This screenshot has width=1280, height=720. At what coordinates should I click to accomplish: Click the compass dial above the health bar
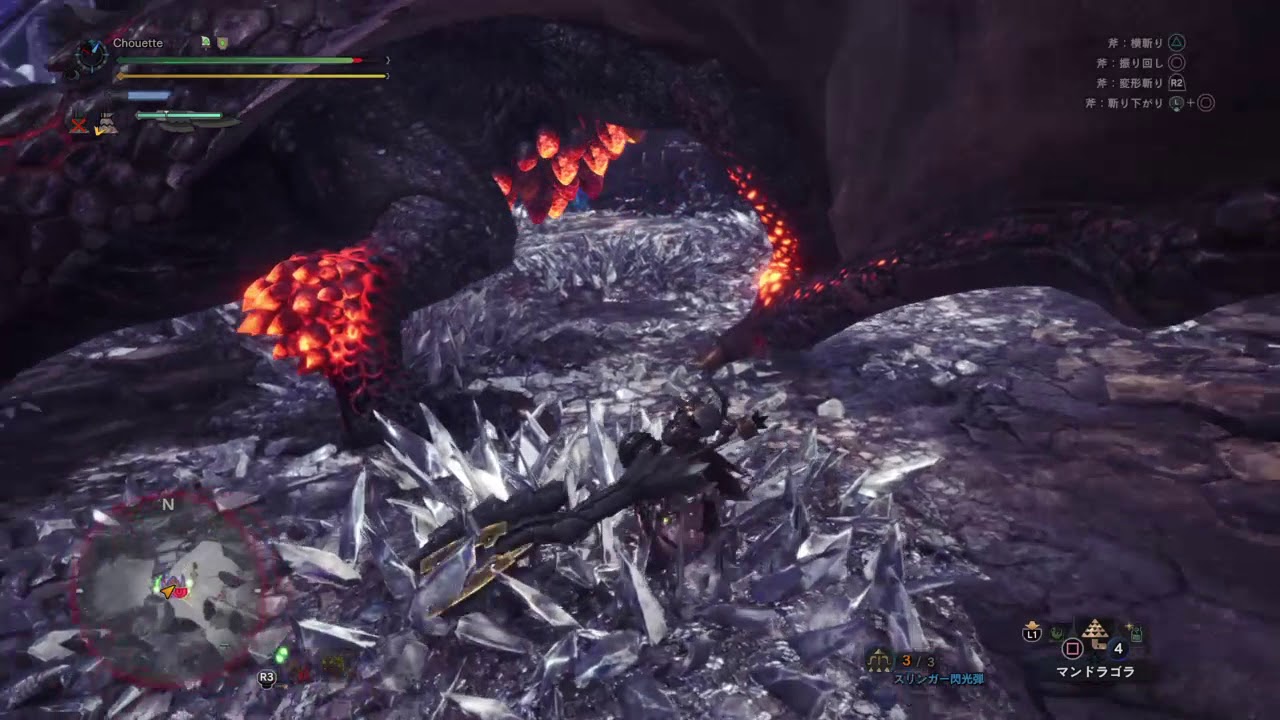click(90, 56)
